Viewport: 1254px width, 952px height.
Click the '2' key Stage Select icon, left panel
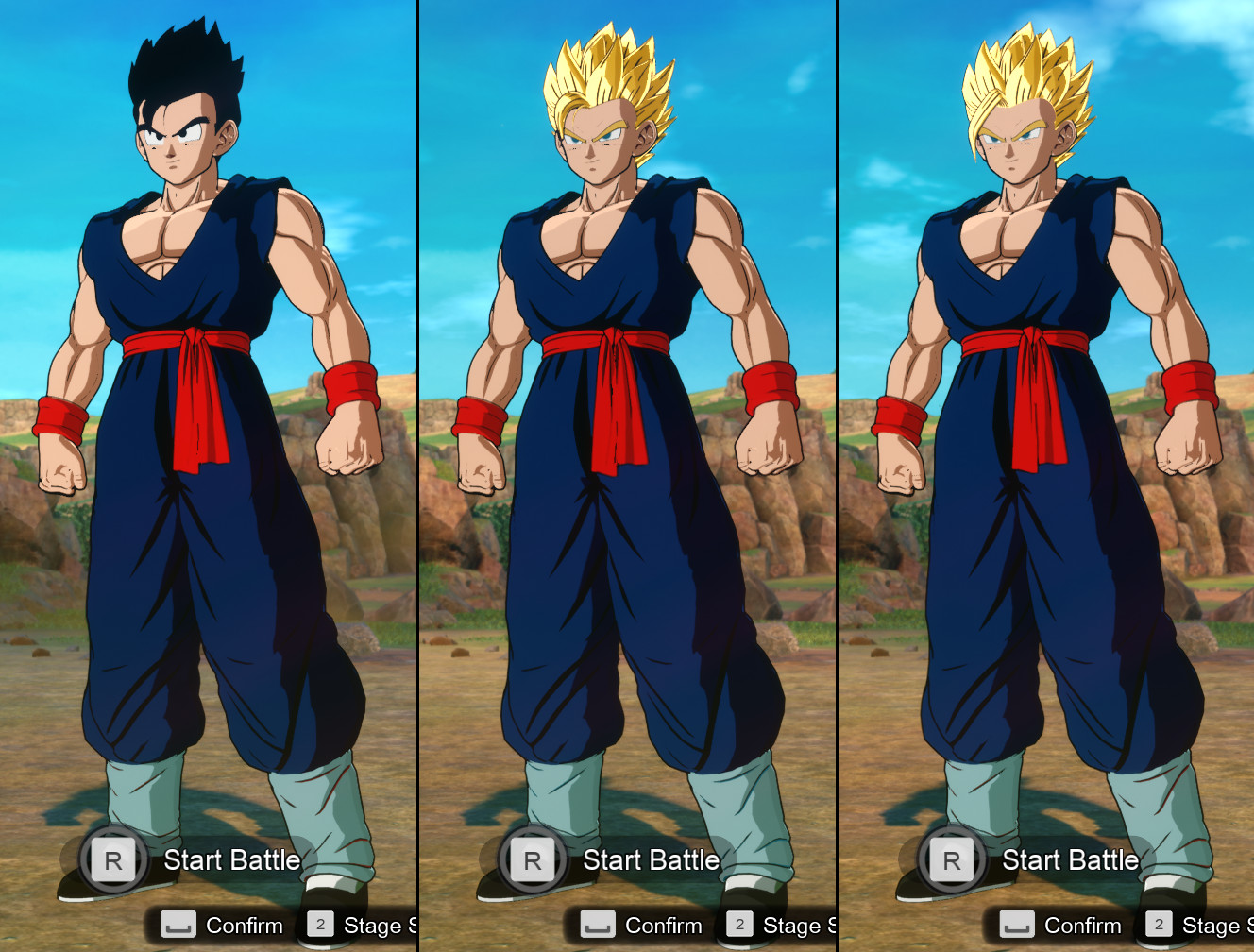click(323, 925)
